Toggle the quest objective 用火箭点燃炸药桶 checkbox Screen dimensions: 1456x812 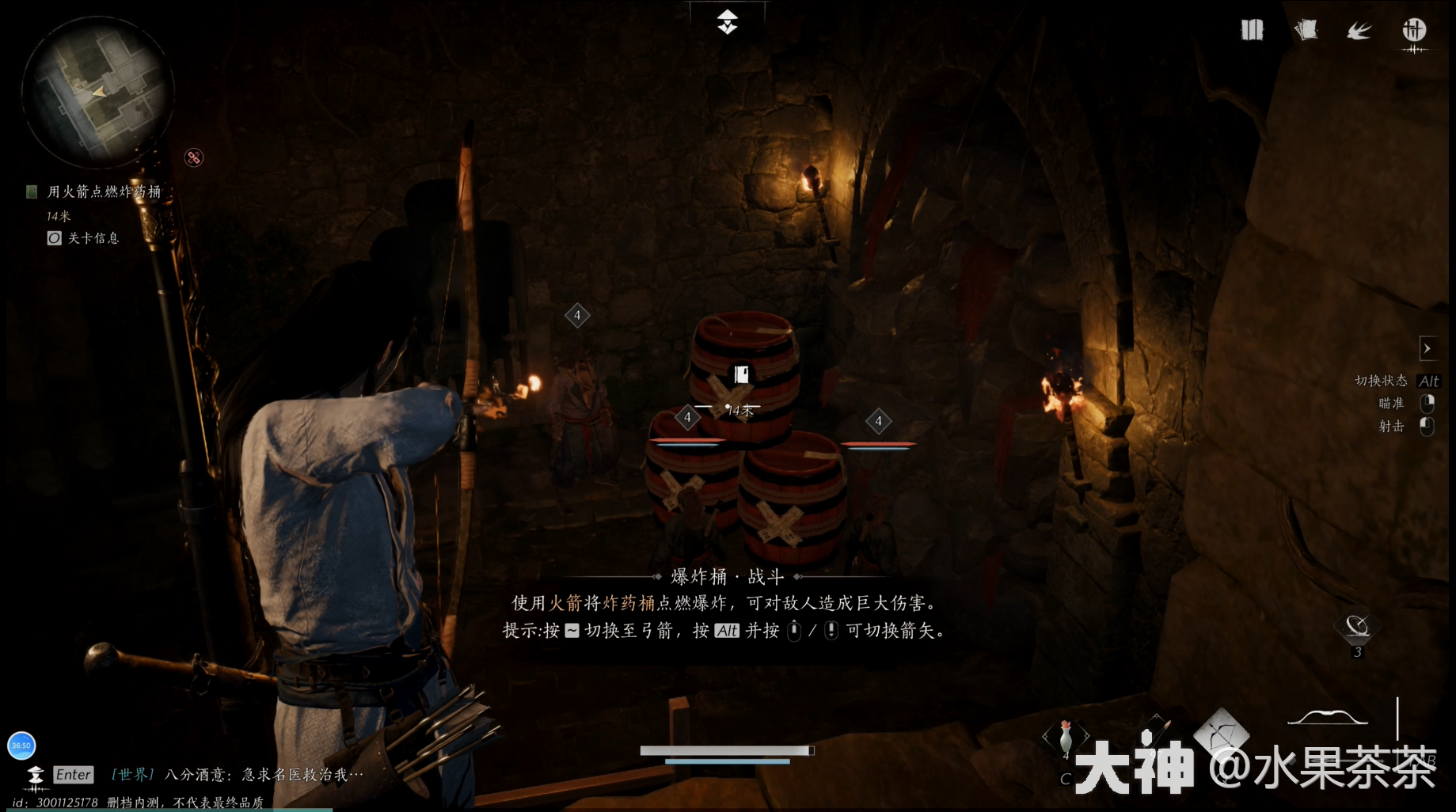click(31, 192)
